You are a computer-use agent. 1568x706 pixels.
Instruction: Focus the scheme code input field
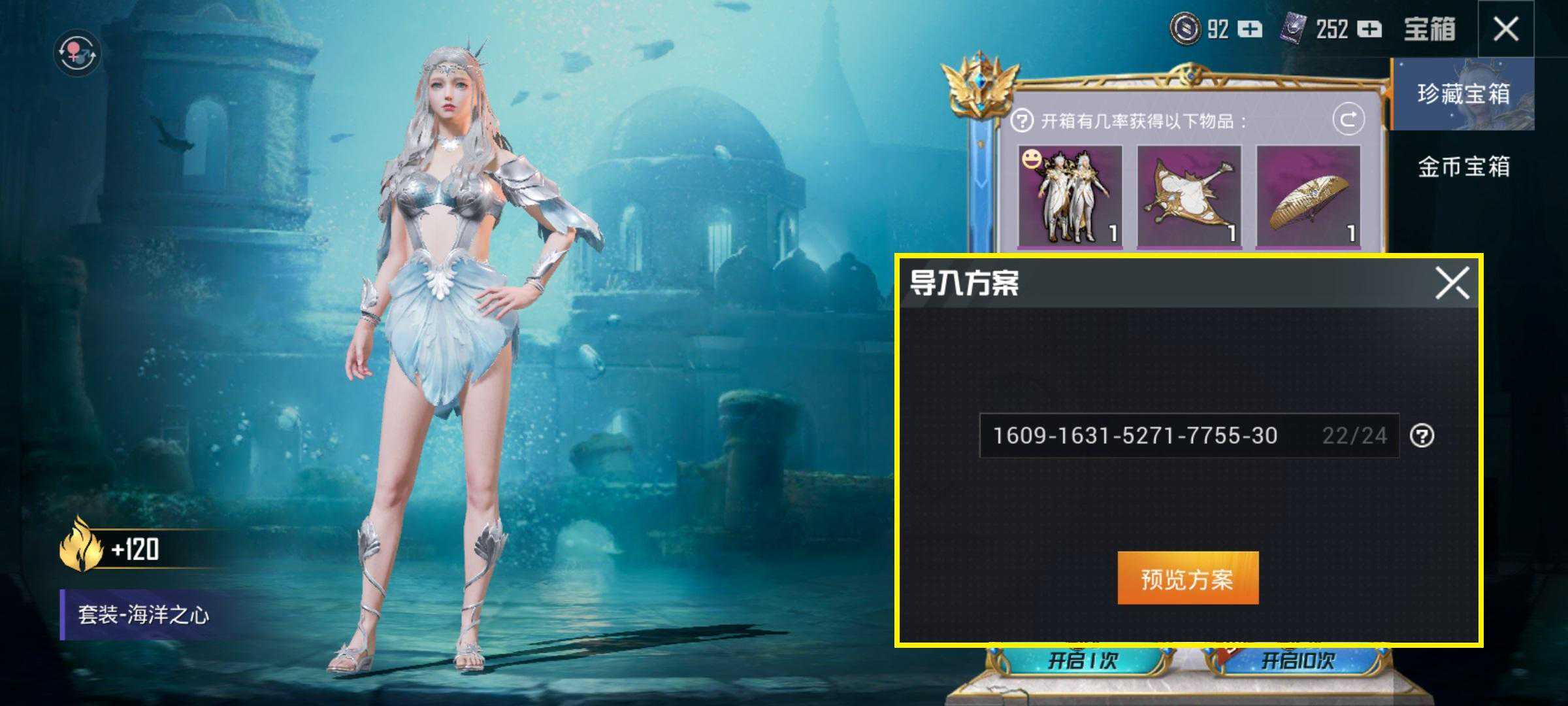(1150, 435)
